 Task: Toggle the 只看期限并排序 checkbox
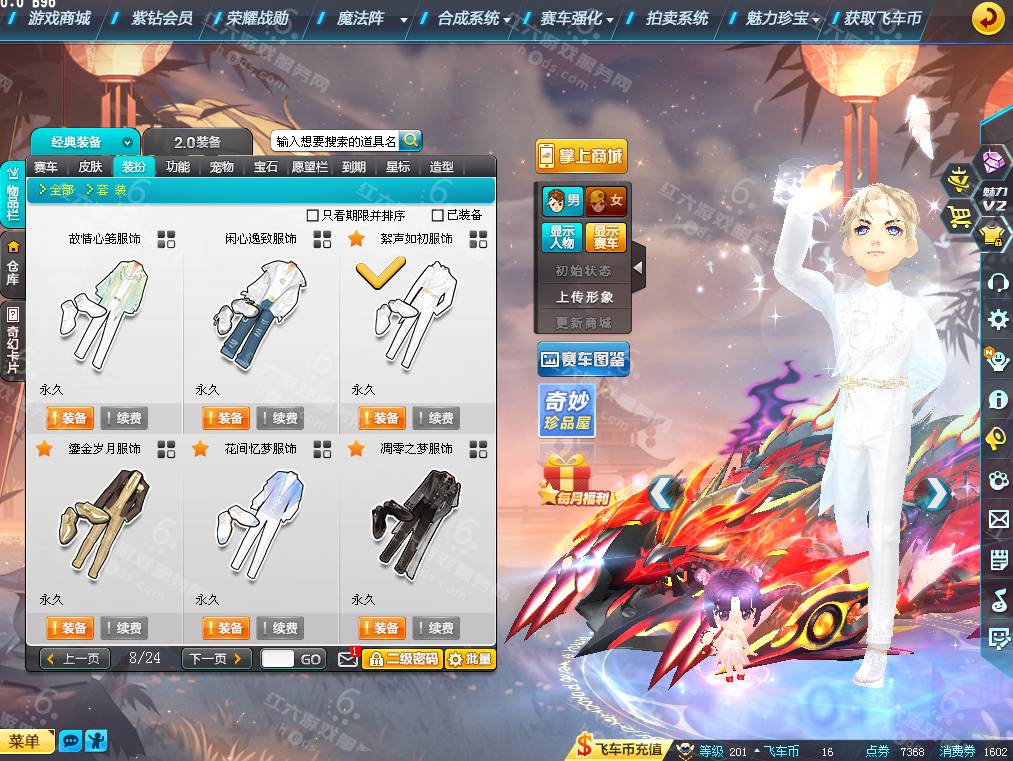click(313, 215)
